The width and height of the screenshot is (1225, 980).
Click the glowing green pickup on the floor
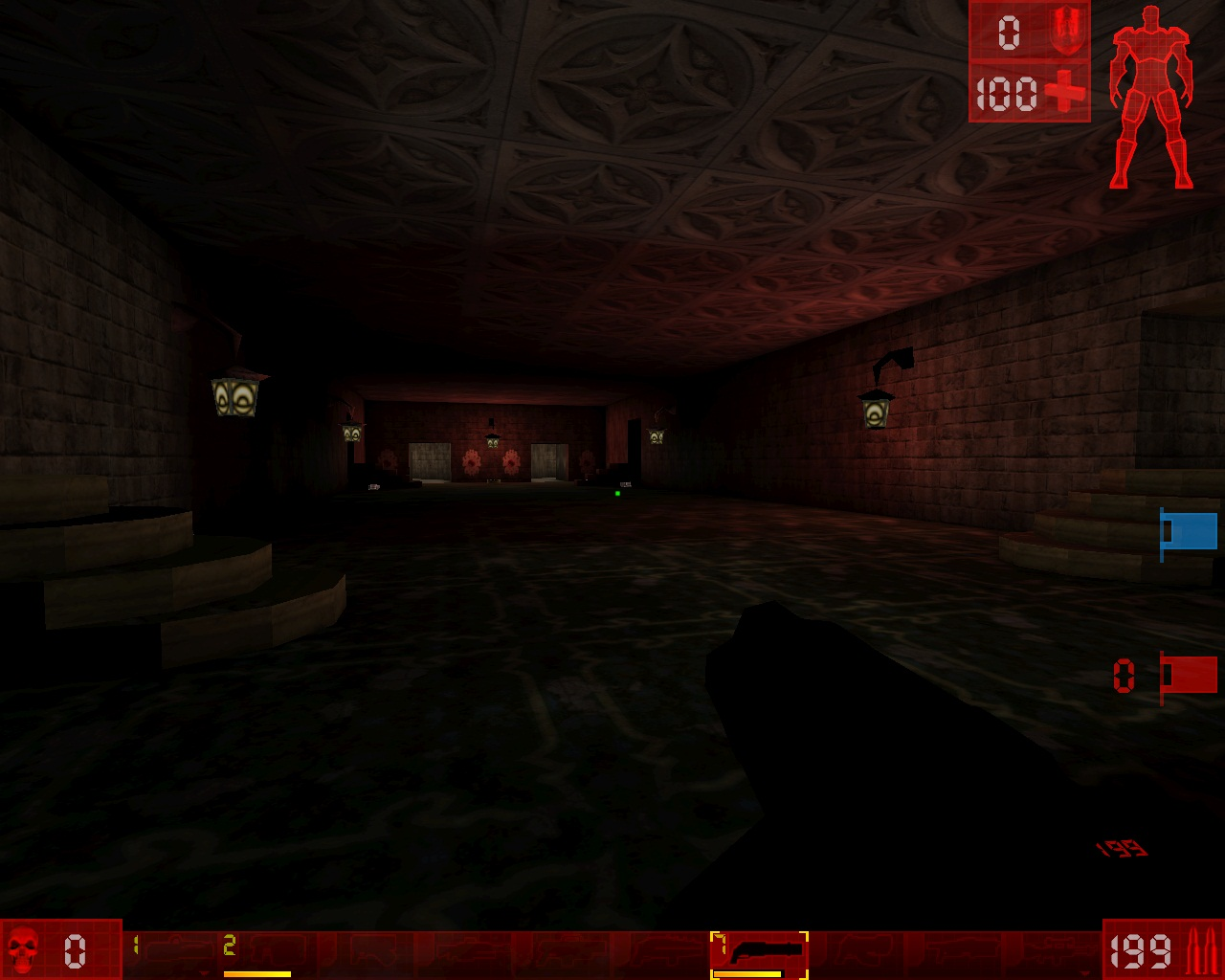pyautogui.click(x=618, y=493)
